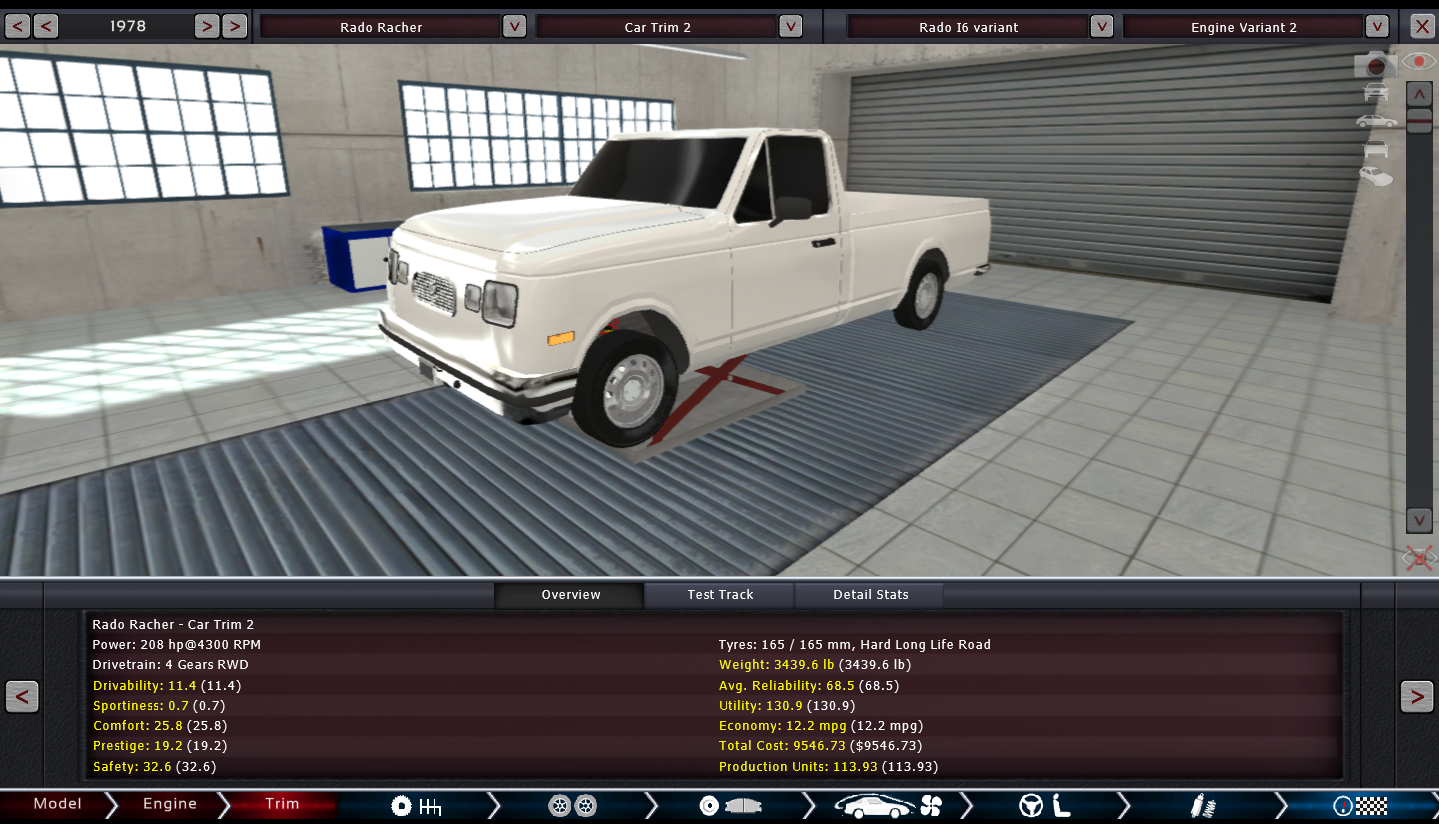Screen dimensions: 1439x824
Task: Expand the Engine Variant 2 dropdown
Action: [1377, 27]
